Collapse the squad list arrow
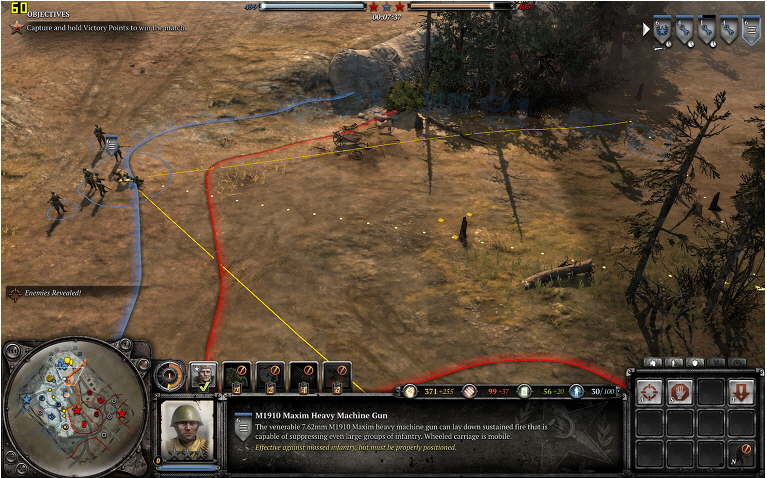Screen dimensions: 767x478 pos(646,30)
